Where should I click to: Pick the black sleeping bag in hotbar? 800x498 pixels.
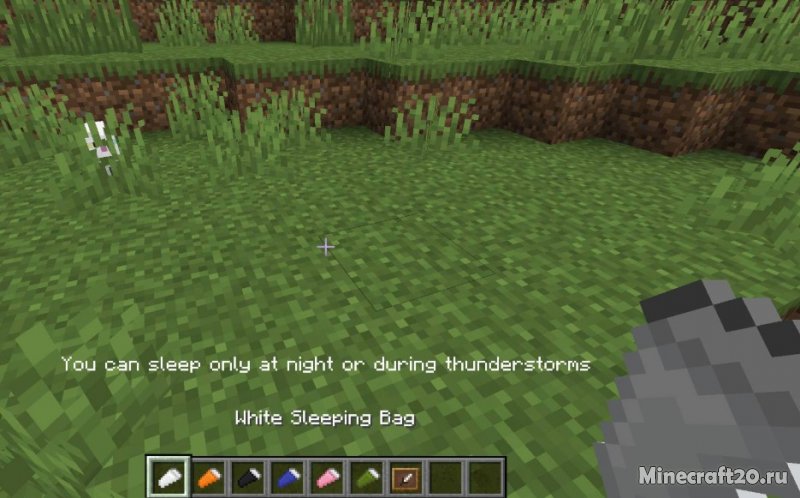coord(247,476)
